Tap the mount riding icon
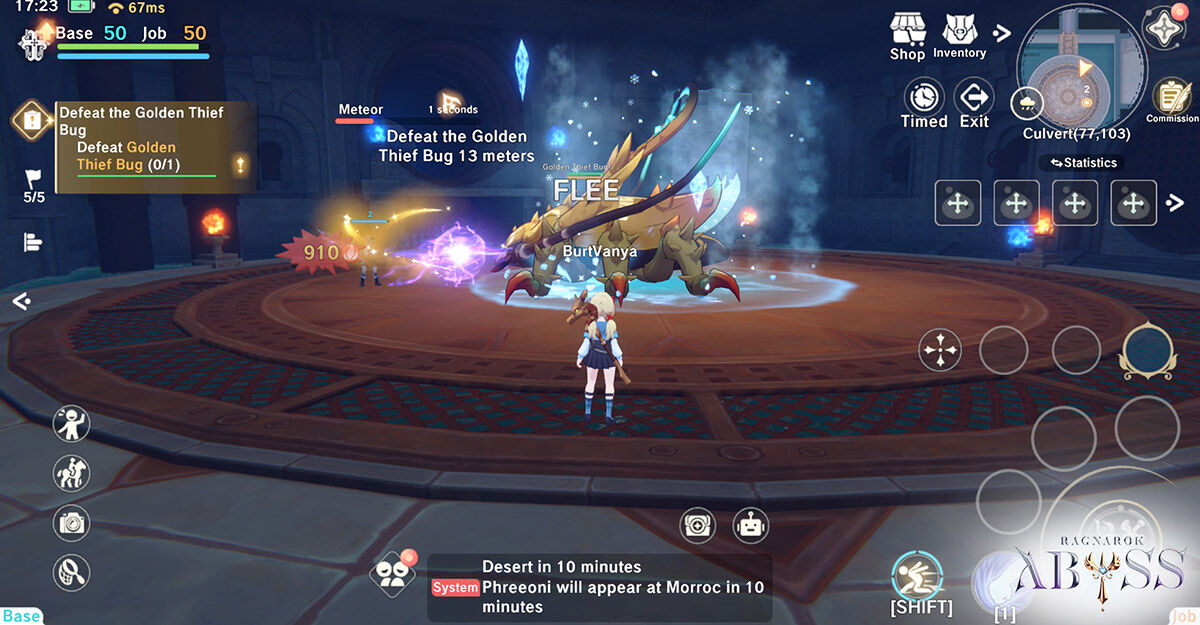 point(72,473)
